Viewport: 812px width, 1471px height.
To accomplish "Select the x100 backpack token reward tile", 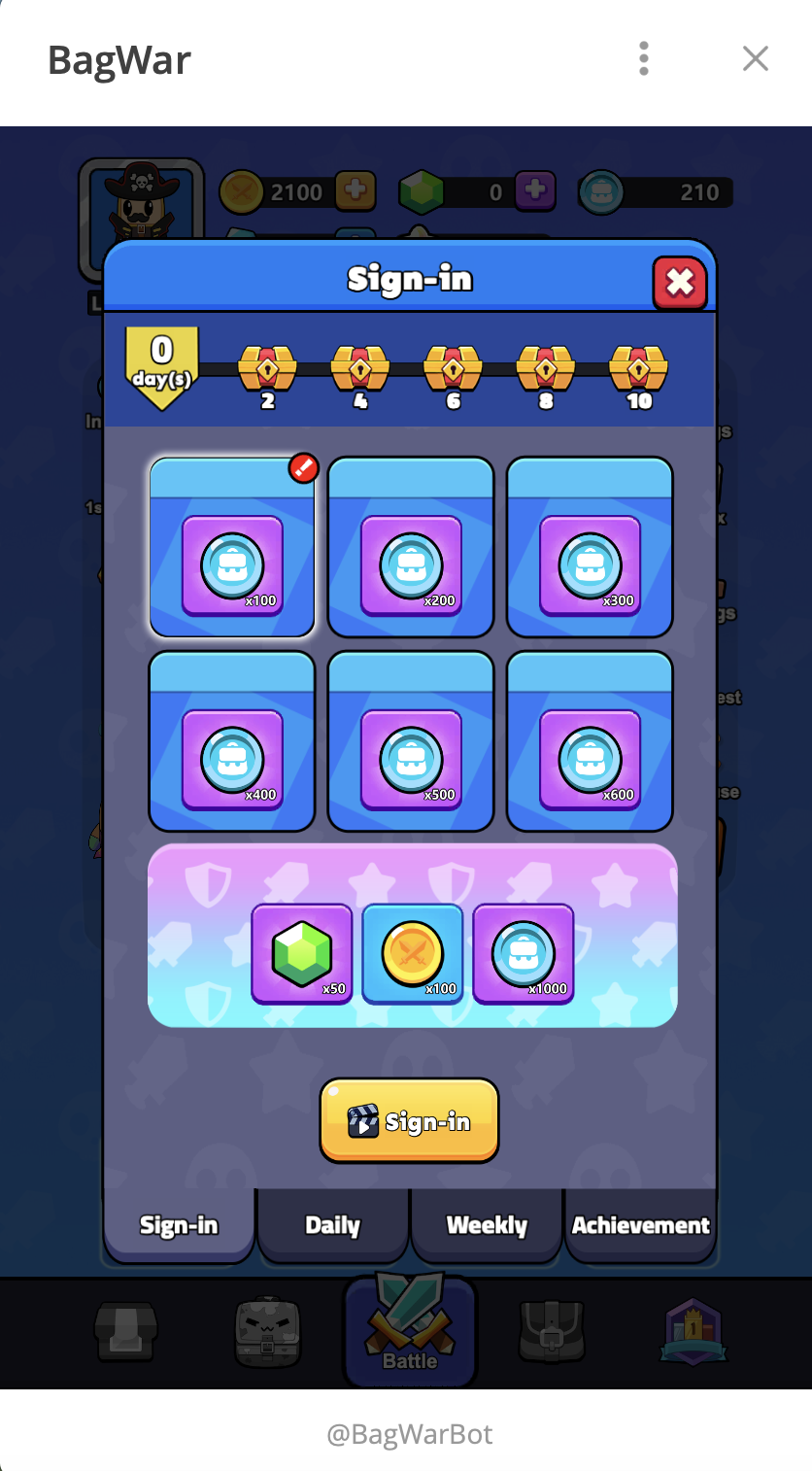I will [x=232, y=547].
